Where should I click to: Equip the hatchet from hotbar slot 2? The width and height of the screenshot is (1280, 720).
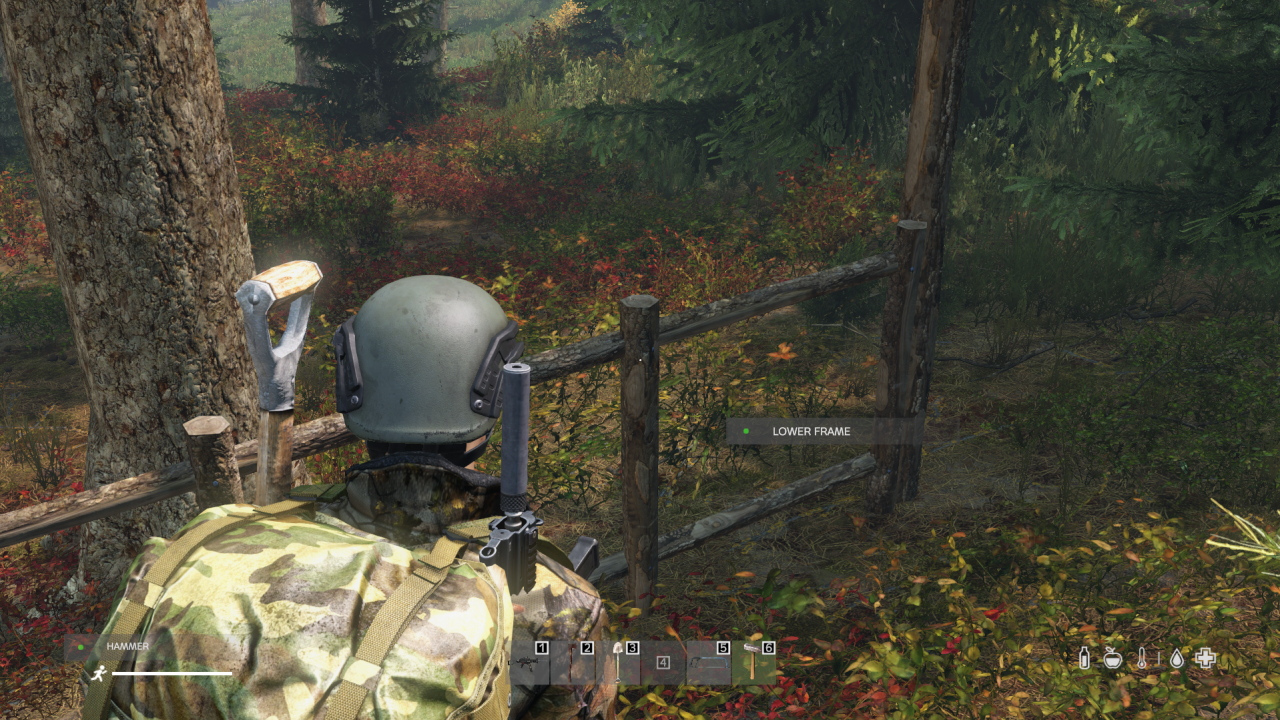571,662
